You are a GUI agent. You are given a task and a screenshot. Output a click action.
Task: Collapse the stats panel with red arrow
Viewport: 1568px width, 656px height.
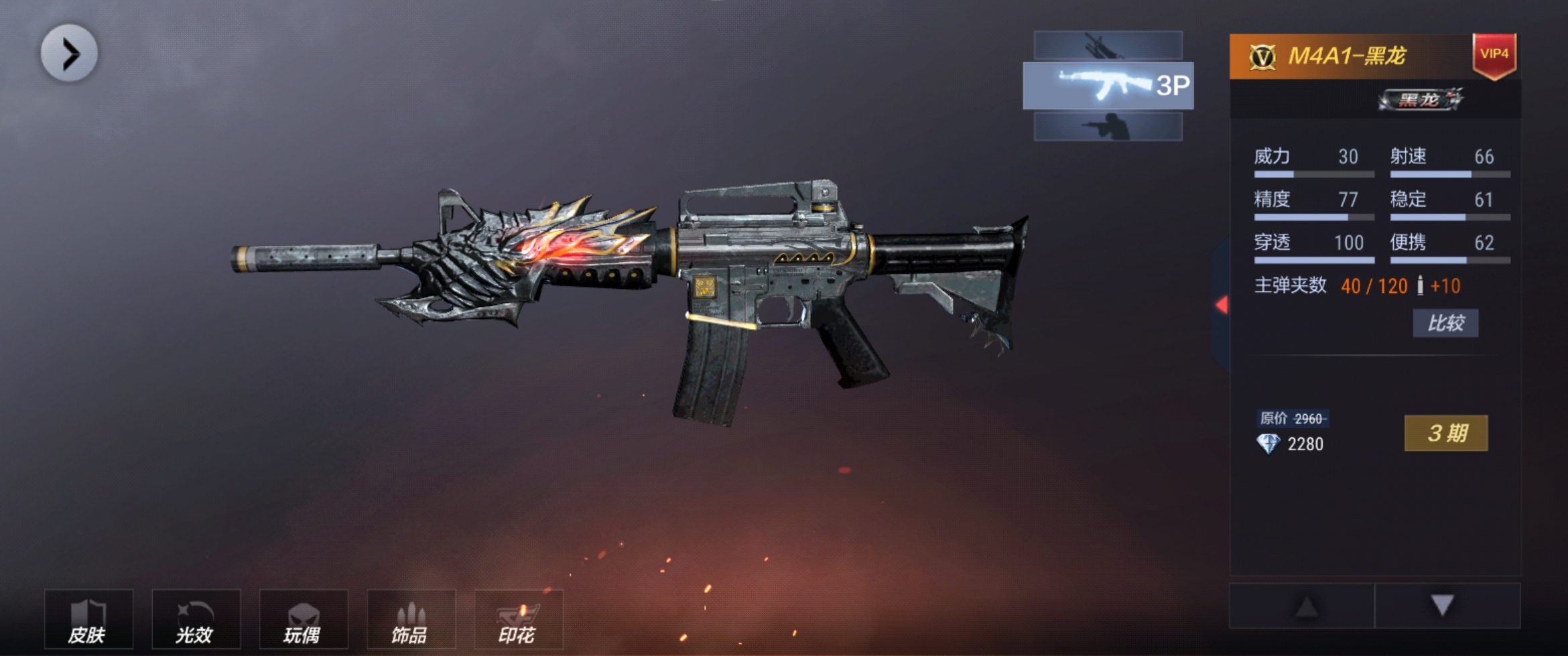point(1222,305)
